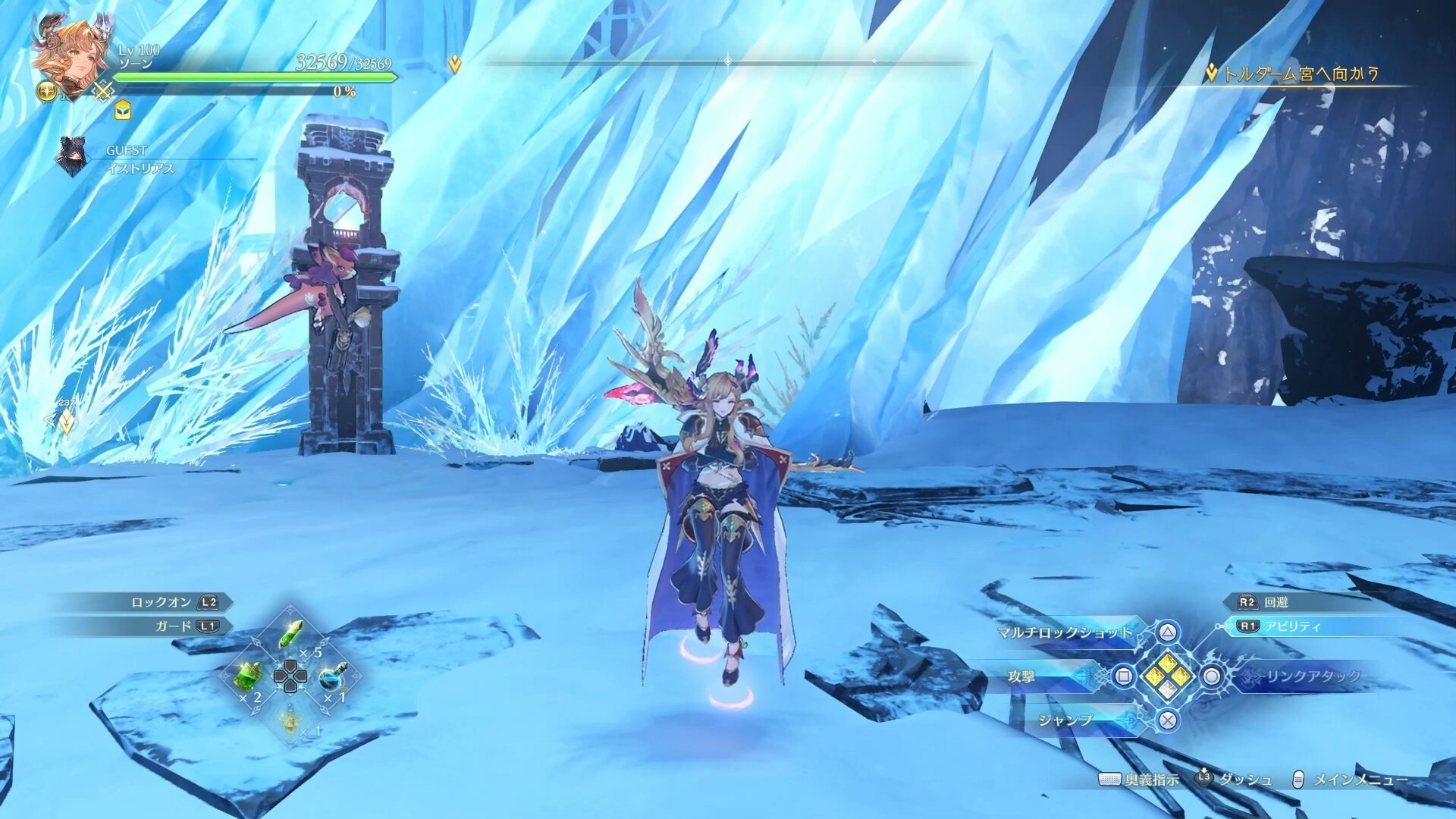The height and width of the screenshot is (819, 1456).
Task: Trigger the 攻撃 attack action label
Action: 1022,676
